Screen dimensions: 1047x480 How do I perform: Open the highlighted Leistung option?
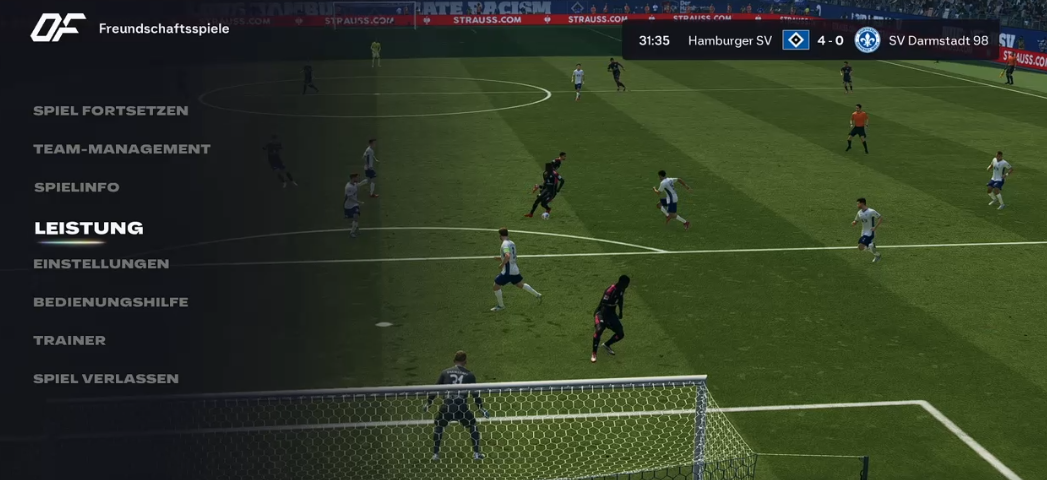(x=88, y=228)
